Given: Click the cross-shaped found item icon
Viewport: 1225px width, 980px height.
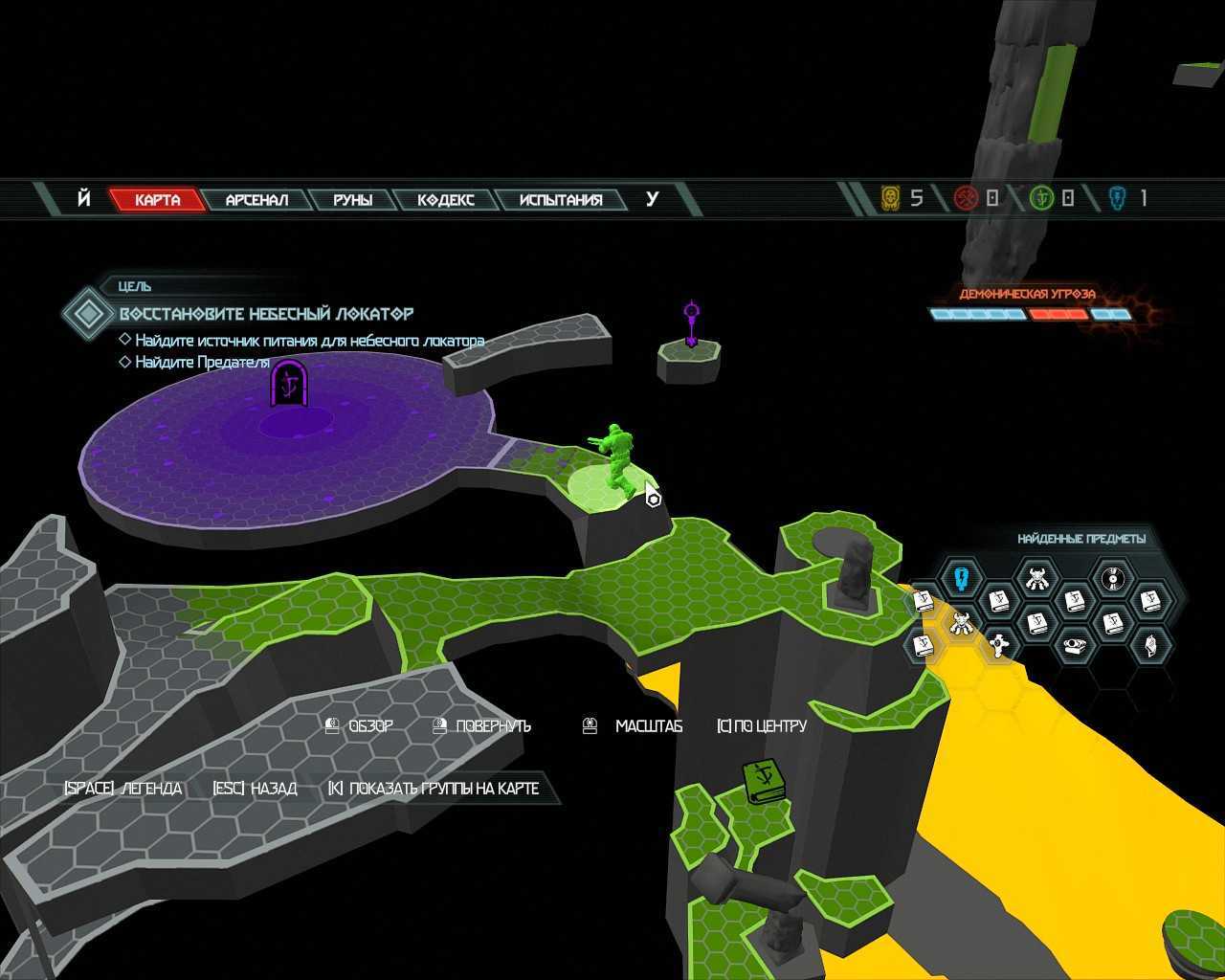Looking at the screenshot, I should (999, 646).
